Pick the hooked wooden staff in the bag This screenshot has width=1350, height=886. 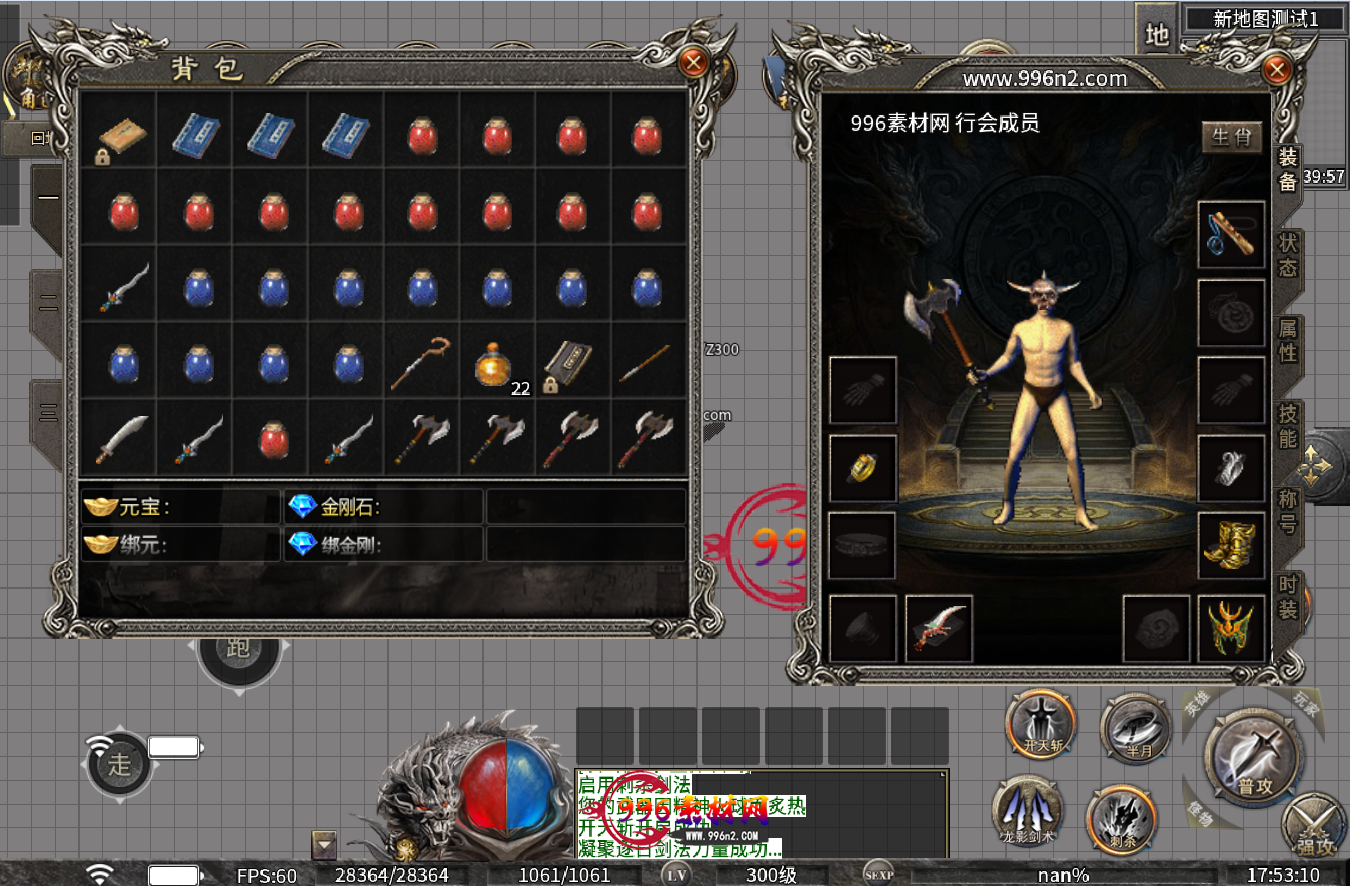coord(421,362)
